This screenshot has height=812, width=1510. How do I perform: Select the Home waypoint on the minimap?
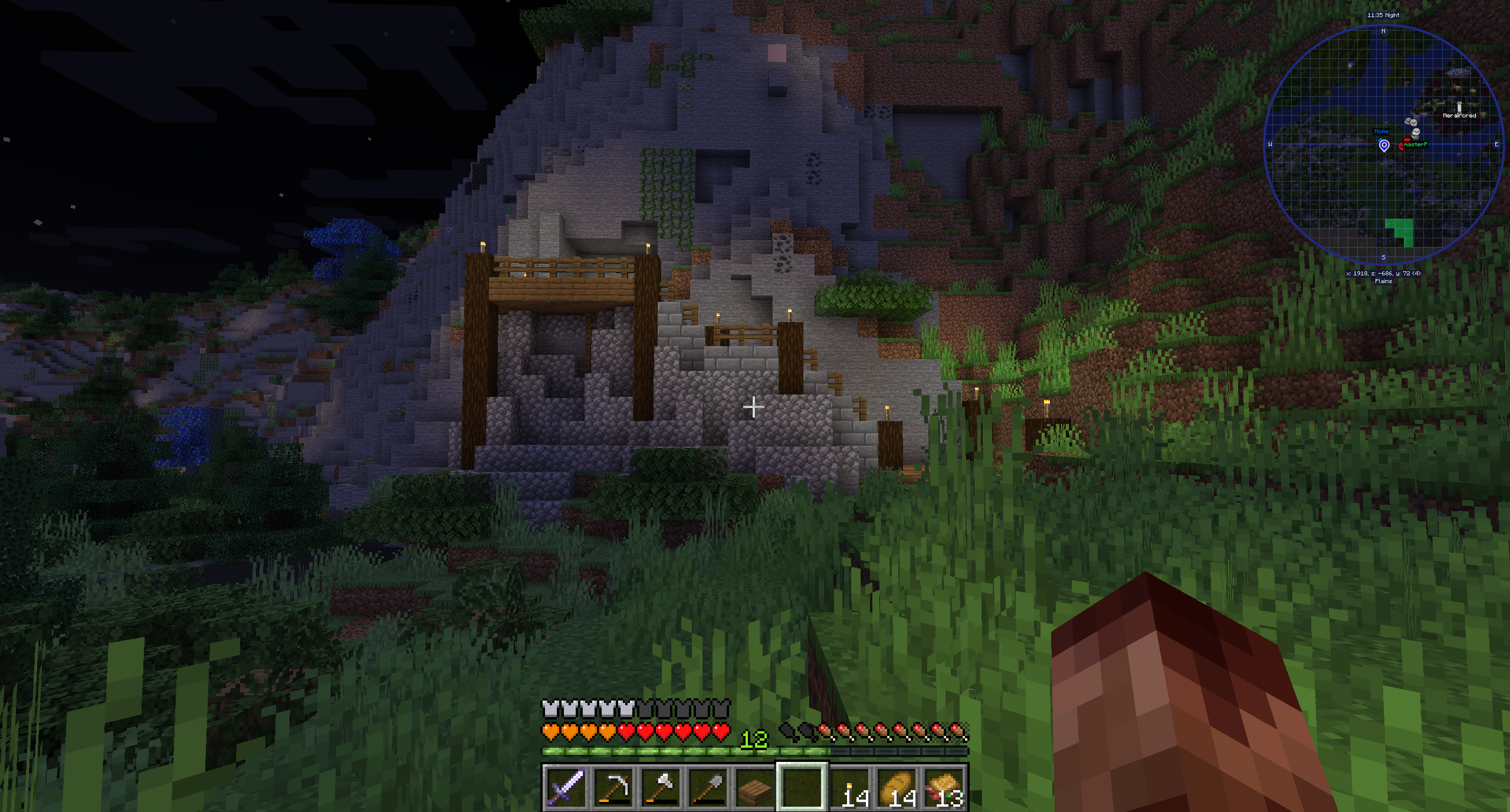[x=1384, y=144]
